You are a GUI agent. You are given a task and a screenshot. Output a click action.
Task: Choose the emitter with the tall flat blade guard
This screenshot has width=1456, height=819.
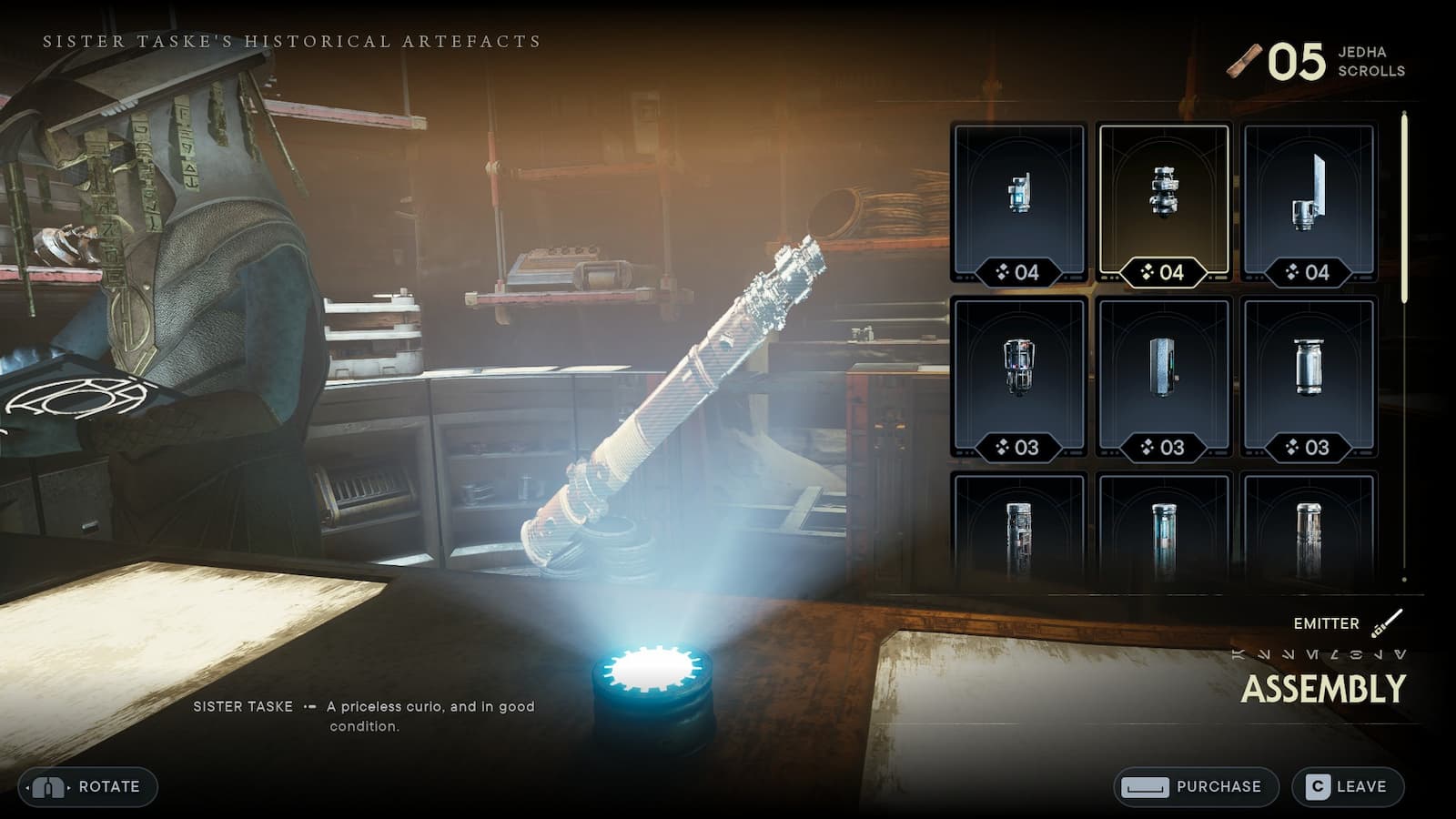1309,204
